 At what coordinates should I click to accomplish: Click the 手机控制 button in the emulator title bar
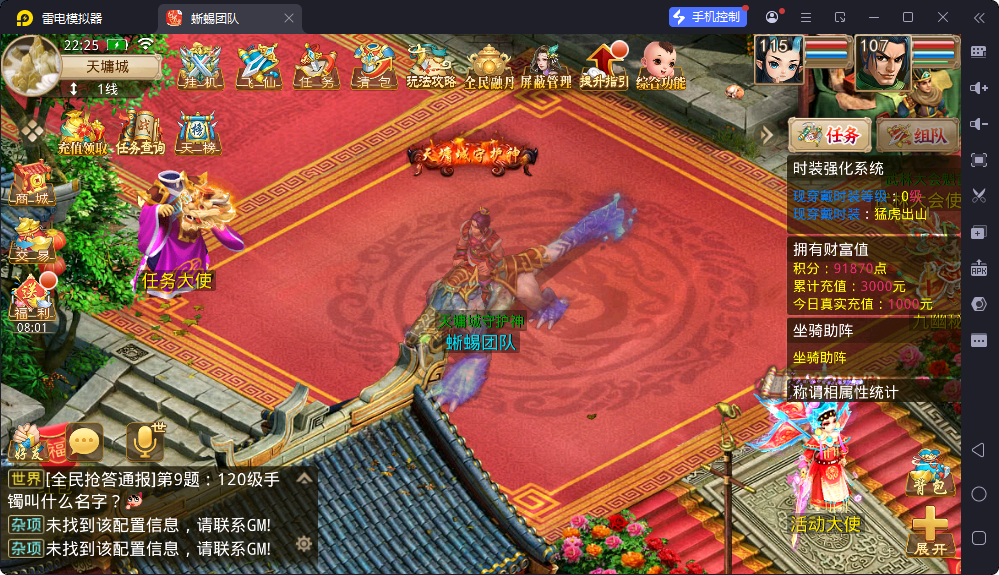707,17
